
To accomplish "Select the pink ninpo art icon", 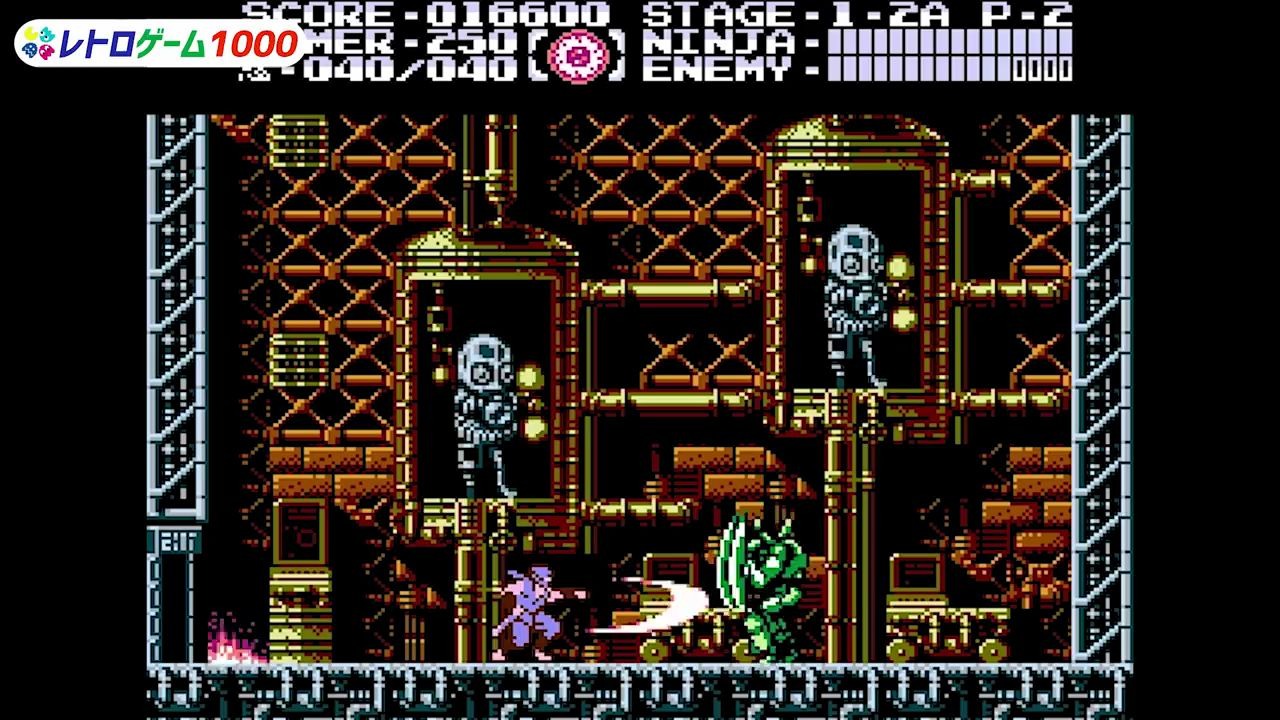I will [574, 54].
